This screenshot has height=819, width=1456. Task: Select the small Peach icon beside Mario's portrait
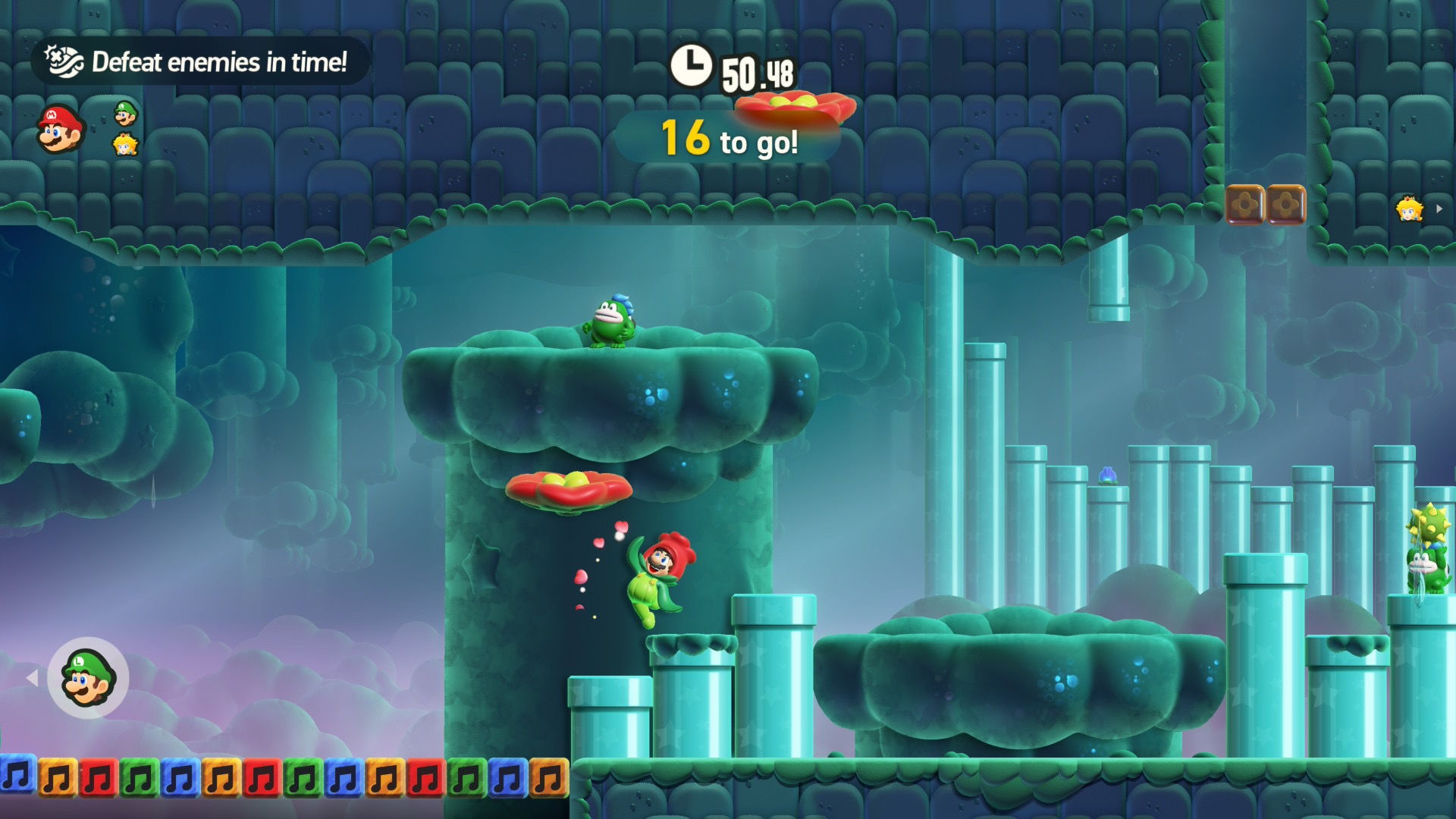(x=125, y=144)
